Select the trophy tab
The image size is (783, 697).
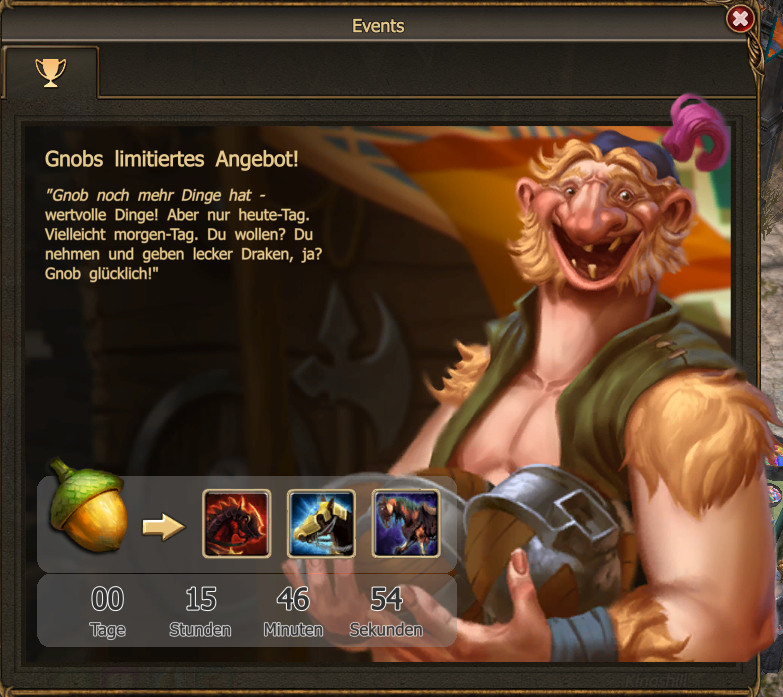(x=50, y=71)
